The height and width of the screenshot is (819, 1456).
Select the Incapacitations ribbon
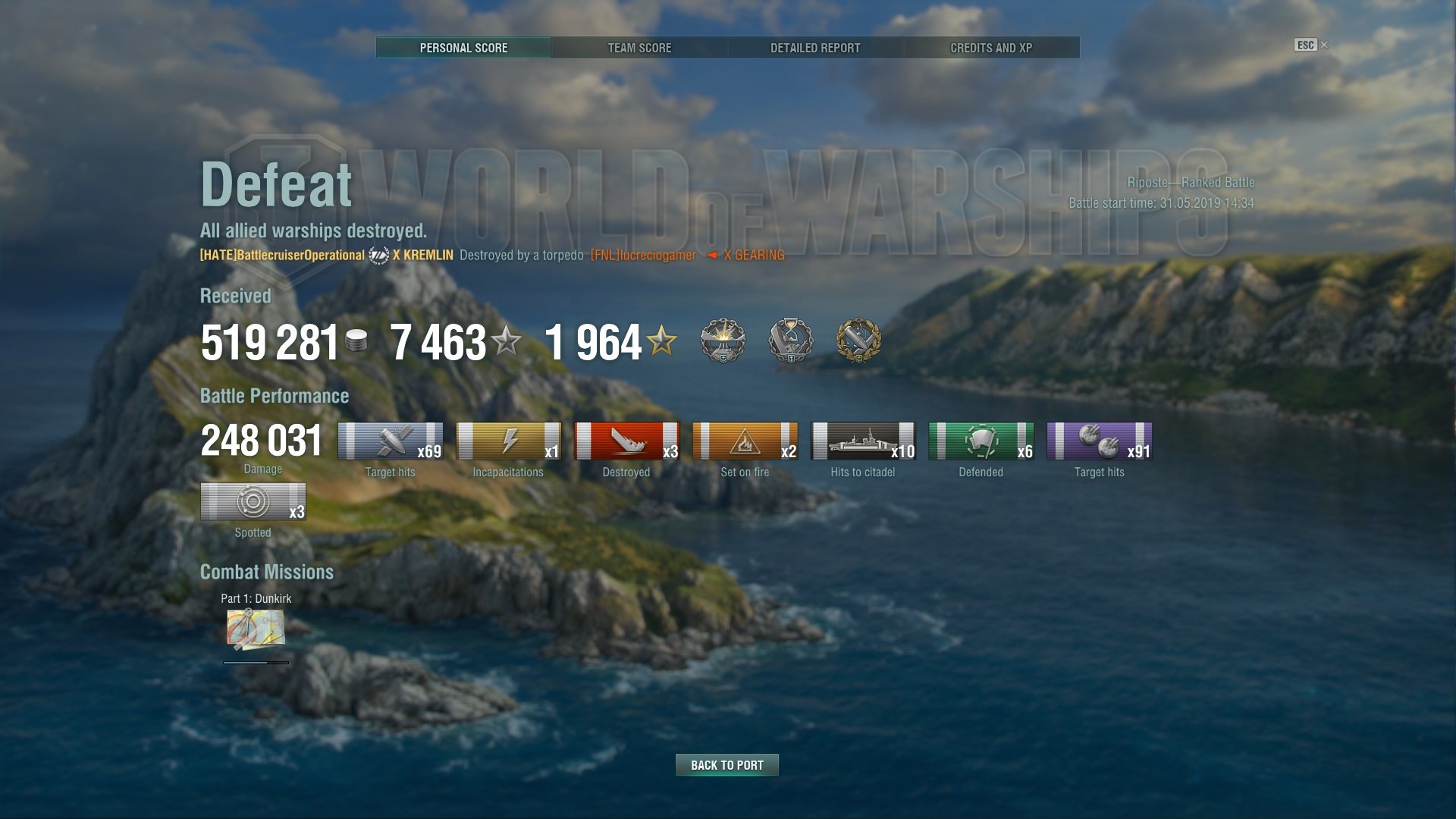coord(508,441)
